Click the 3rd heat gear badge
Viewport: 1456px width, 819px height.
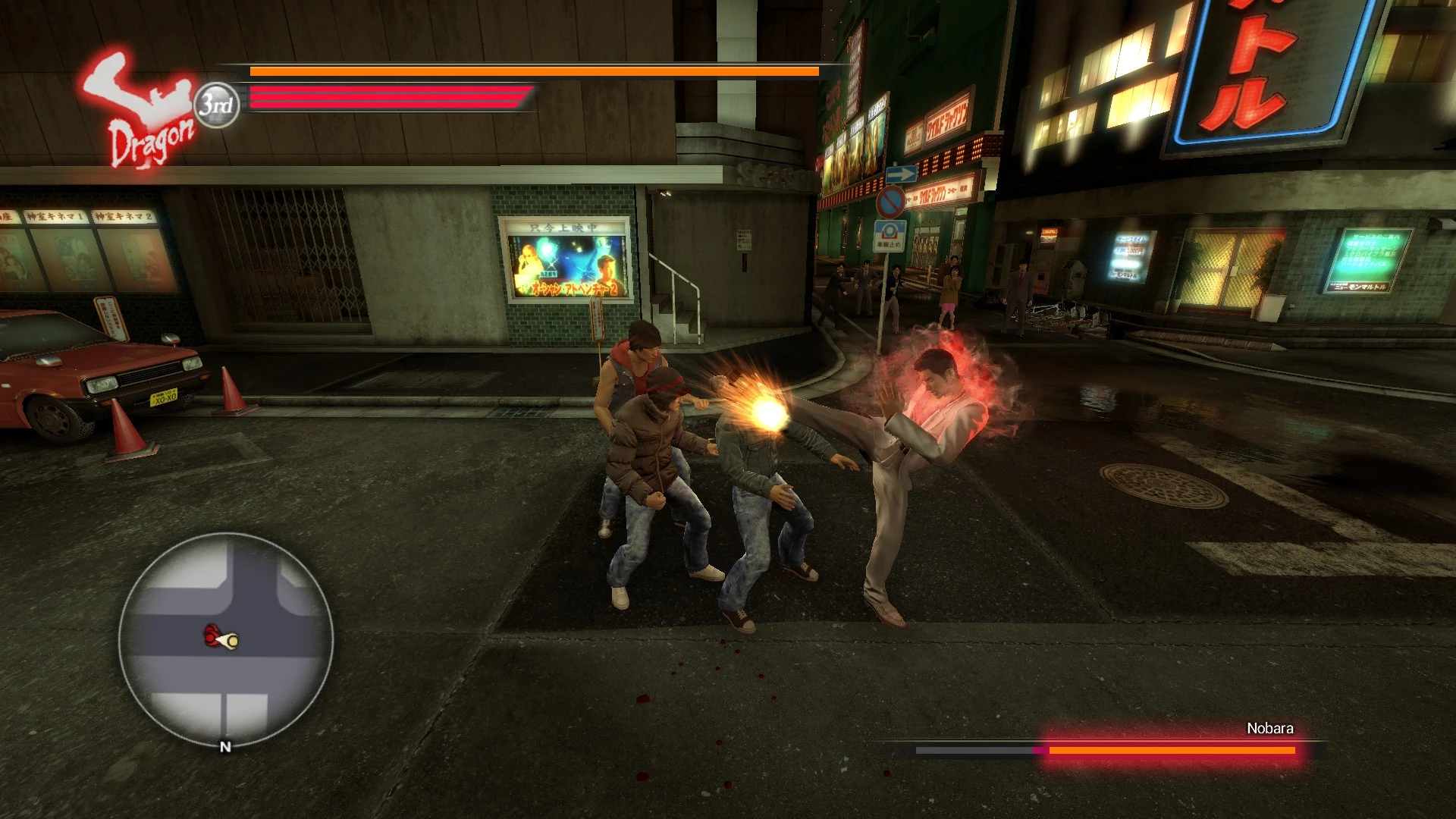[217, 105]
